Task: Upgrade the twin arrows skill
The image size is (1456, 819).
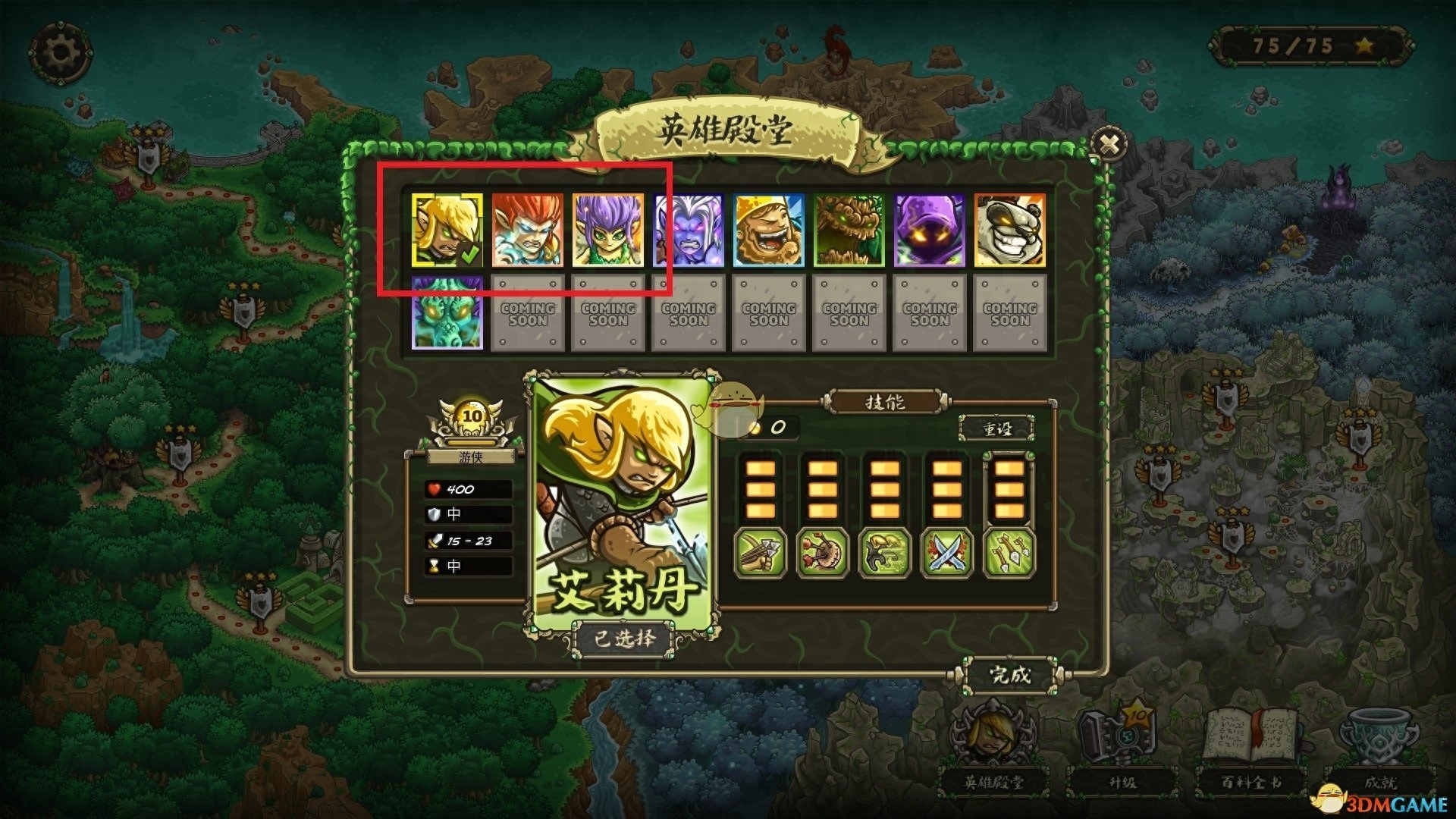Action: point(1009,554)
